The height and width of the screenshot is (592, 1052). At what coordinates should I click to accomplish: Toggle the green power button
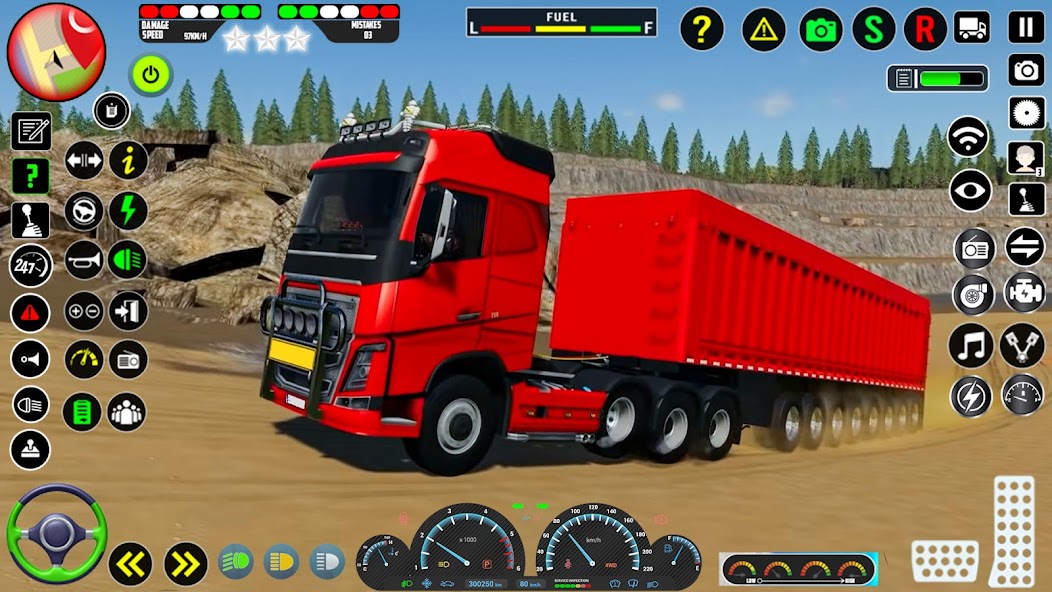pos(150,74)
